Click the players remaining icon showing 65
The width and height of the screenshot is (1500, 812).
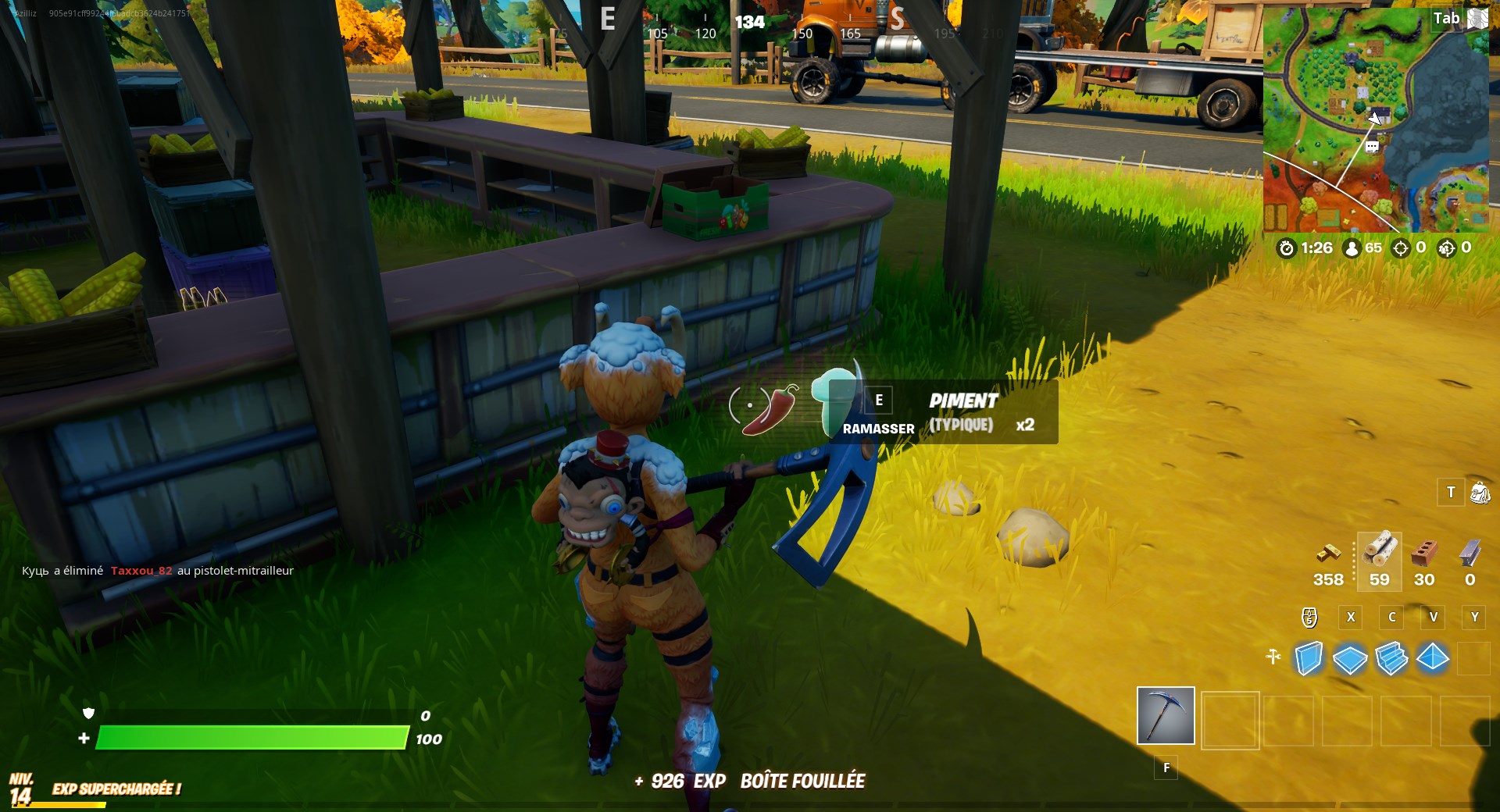click(1351, 249)
